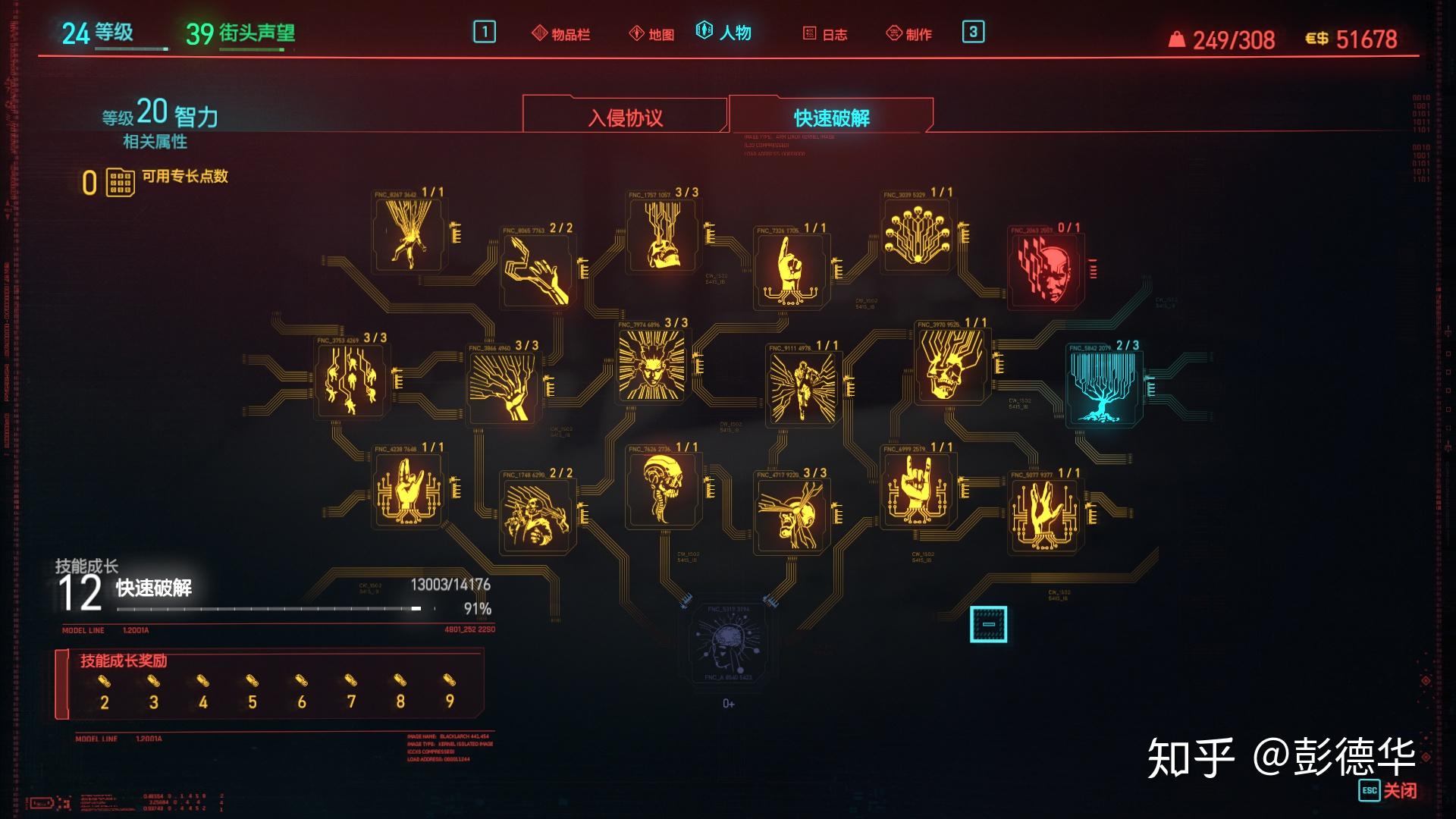This screenshot has width=1456, height=819.
Task: Pick the pointing finger hand perk
Action: coord(791,269)
